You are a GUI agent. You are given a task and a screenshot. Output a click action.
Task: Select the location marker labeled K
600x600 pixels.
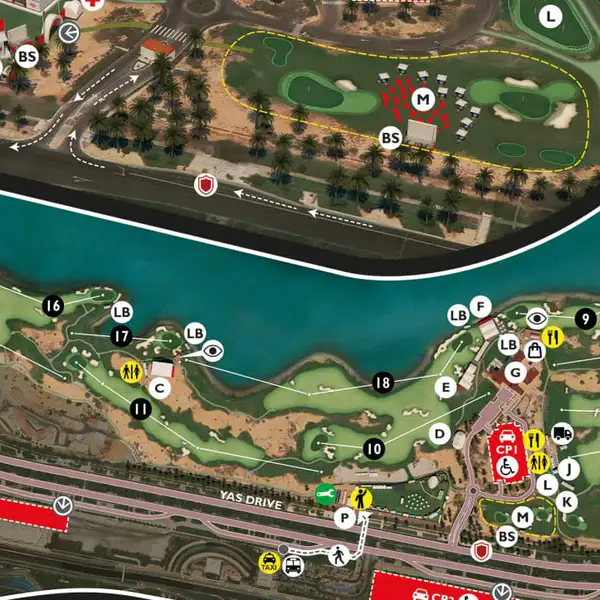tap(568, 501)
